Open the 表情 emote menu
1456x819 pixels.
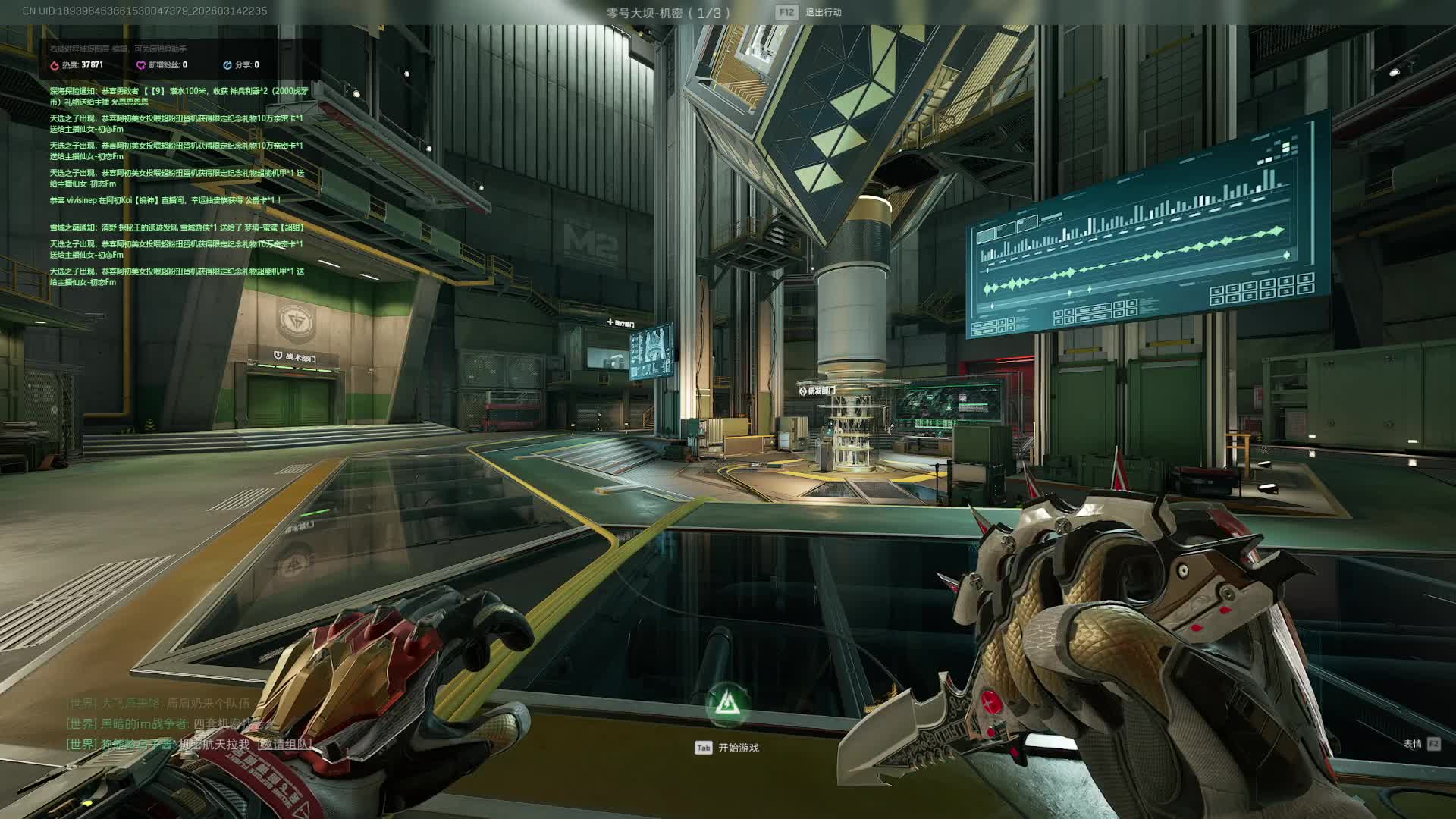[x=1412, y=744]
